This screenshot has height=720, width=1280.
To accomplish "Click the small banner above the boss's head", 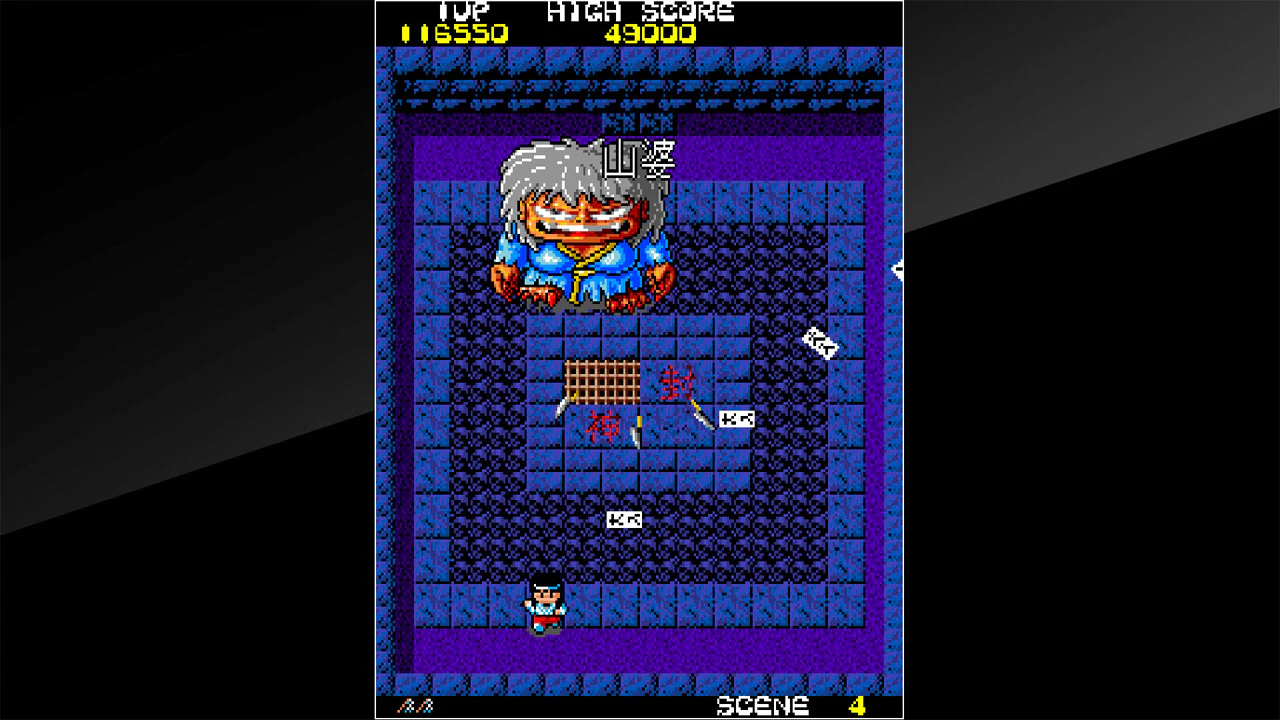I will 637,121.
